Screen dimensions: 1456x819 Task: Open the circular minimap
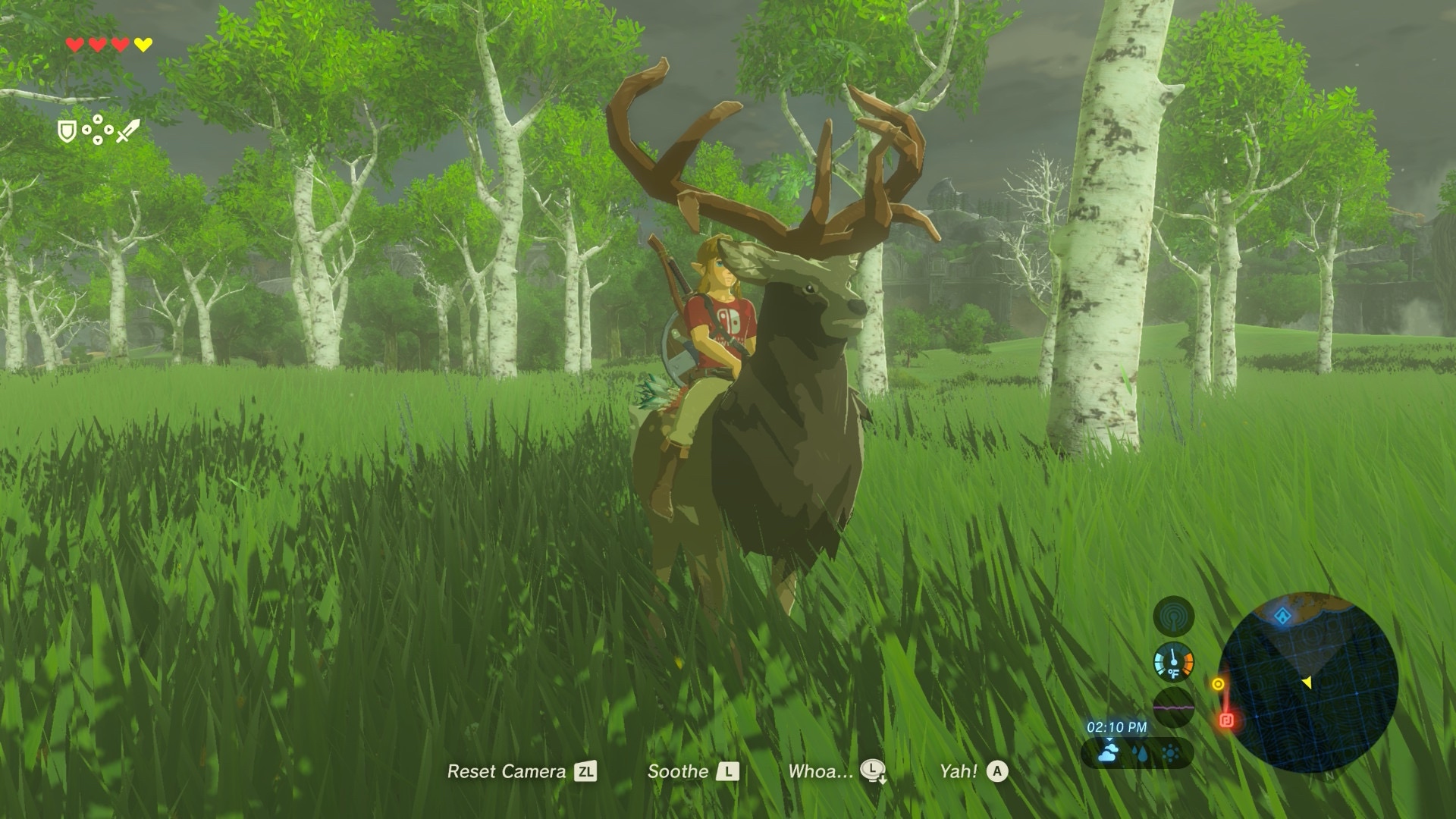pos(1308,682)
